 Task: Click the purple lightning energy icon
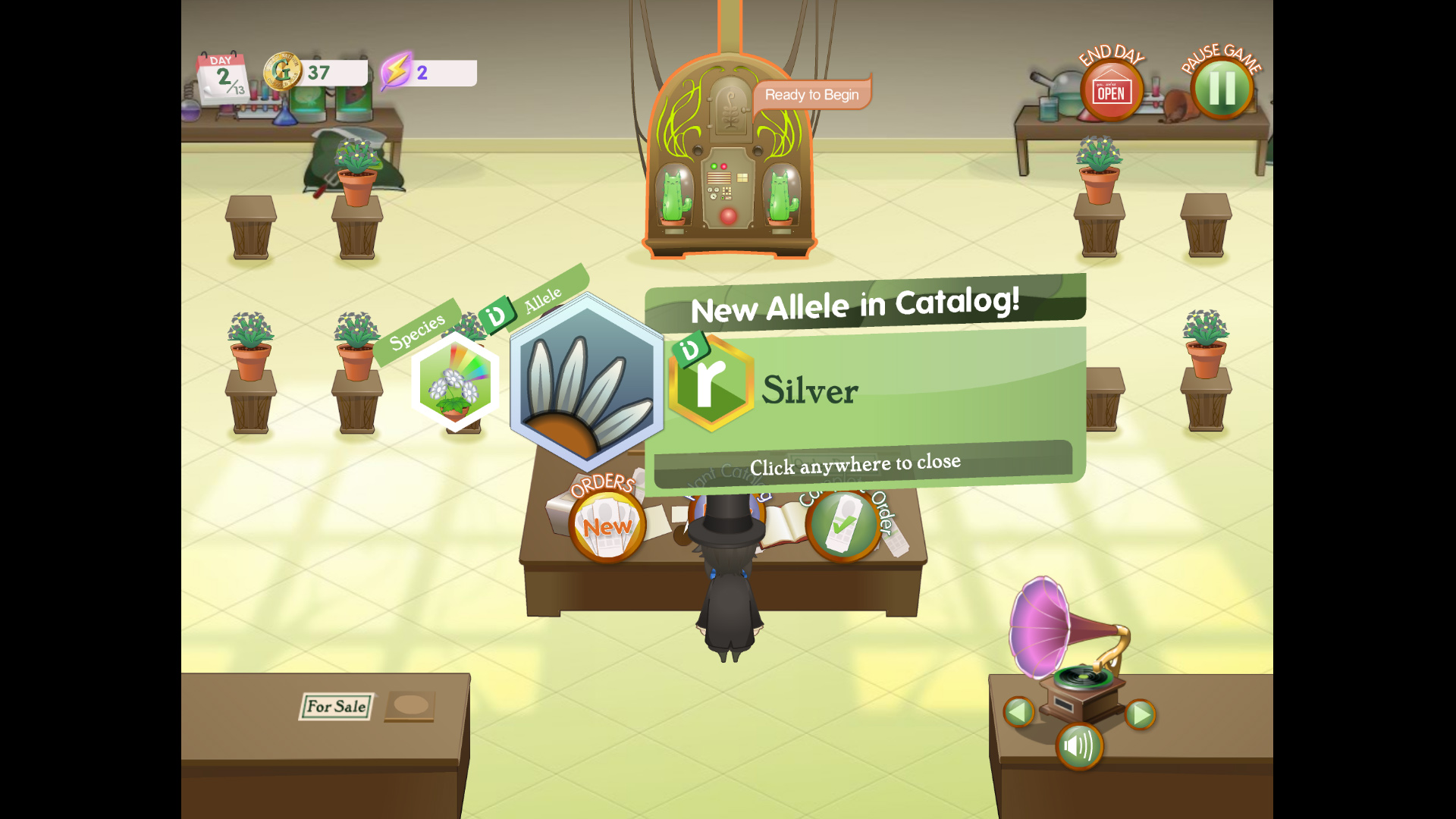(x=397, y=71)
